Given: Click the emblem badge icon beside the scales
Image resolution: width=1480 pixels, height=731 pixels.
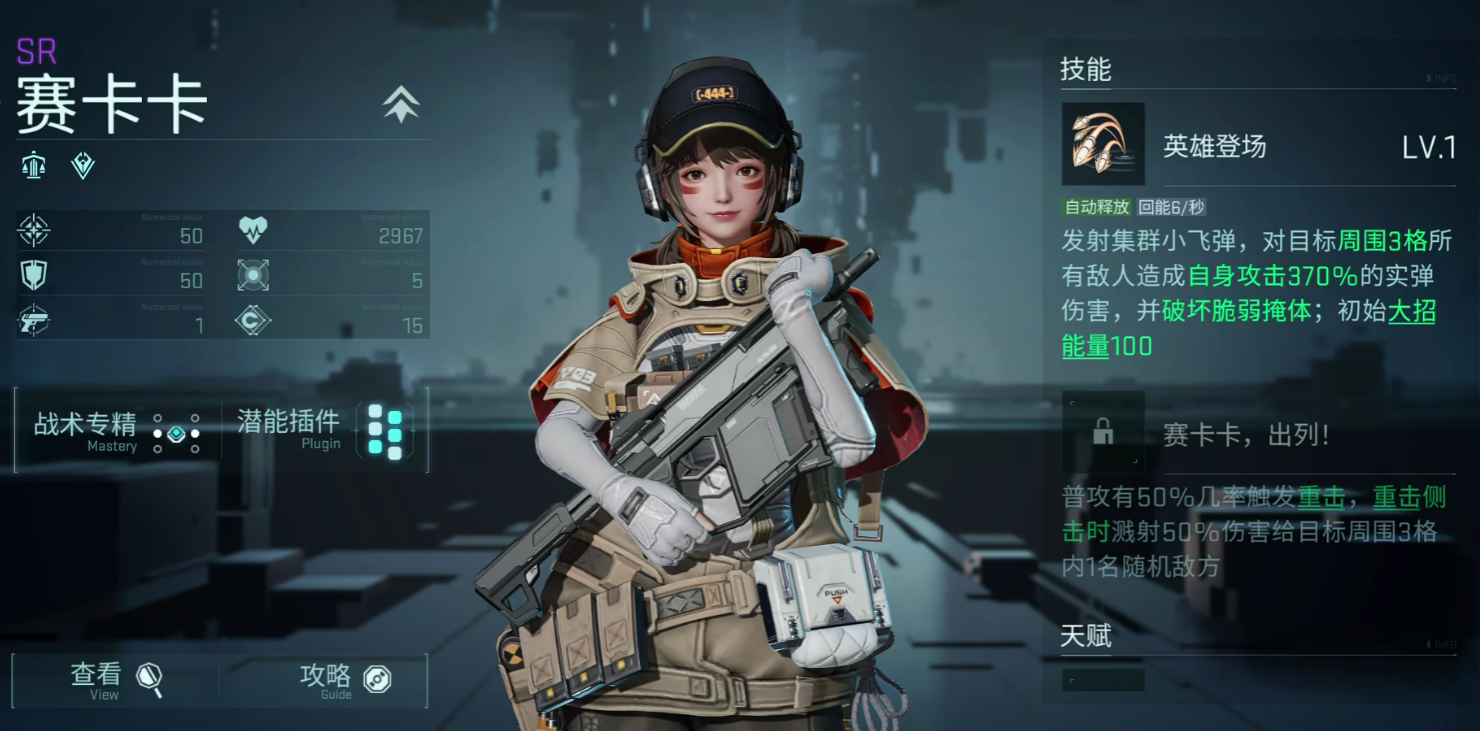Looking at the screenshot, I should tap(83, 165).
